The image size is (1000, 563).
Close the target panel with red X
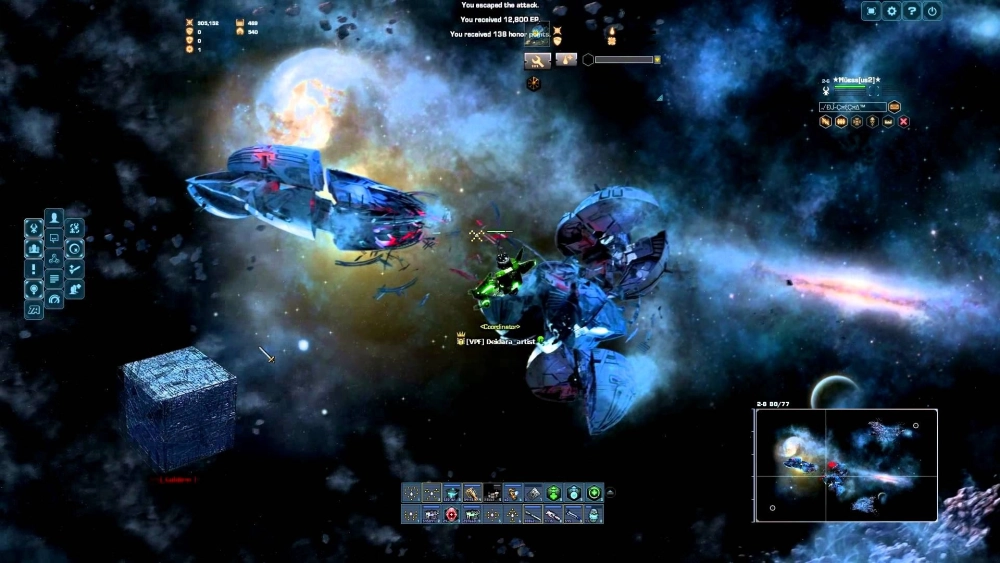click(x=904, y=122)
